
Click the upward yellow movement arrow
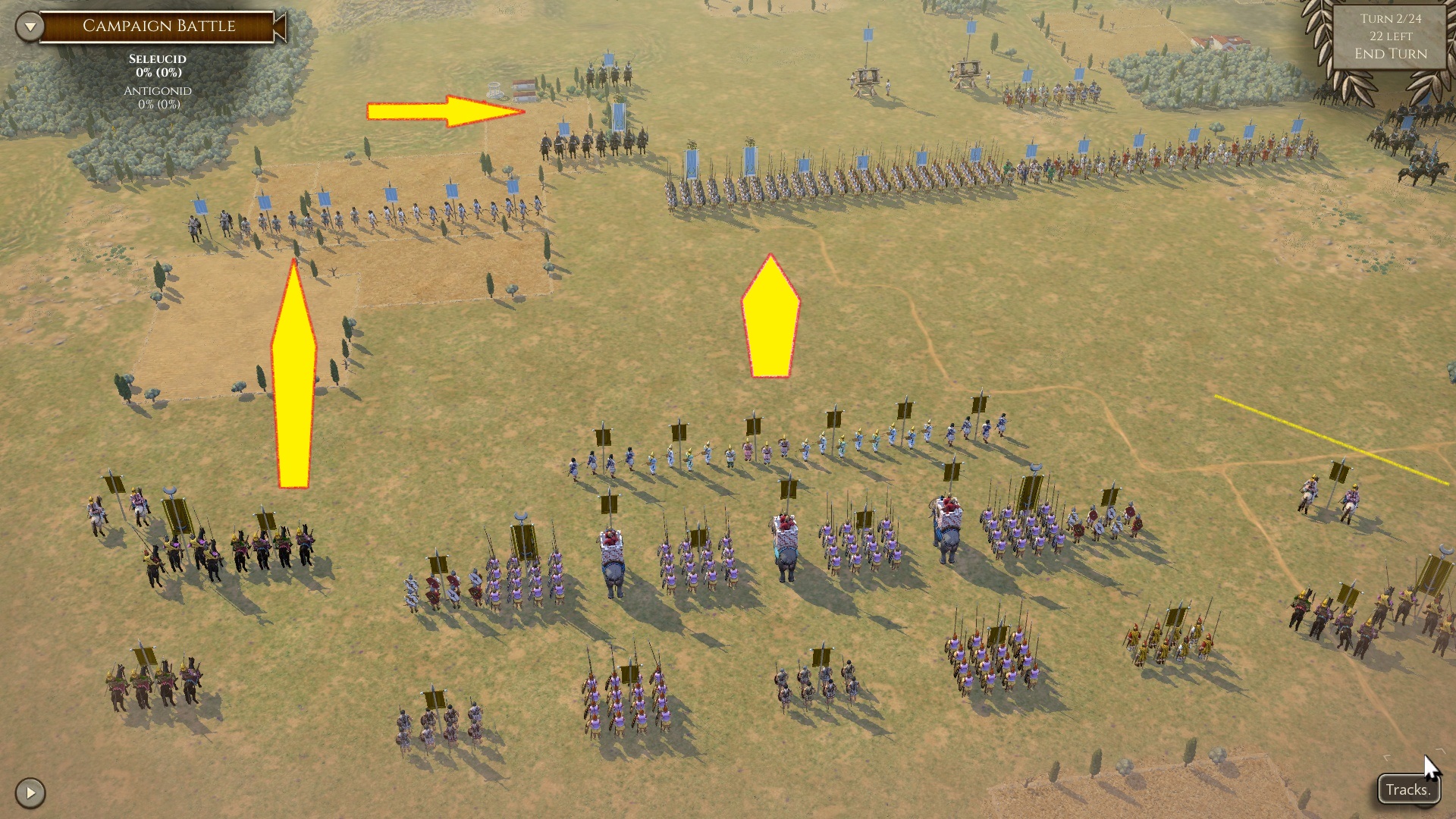(x=294, y=372)
